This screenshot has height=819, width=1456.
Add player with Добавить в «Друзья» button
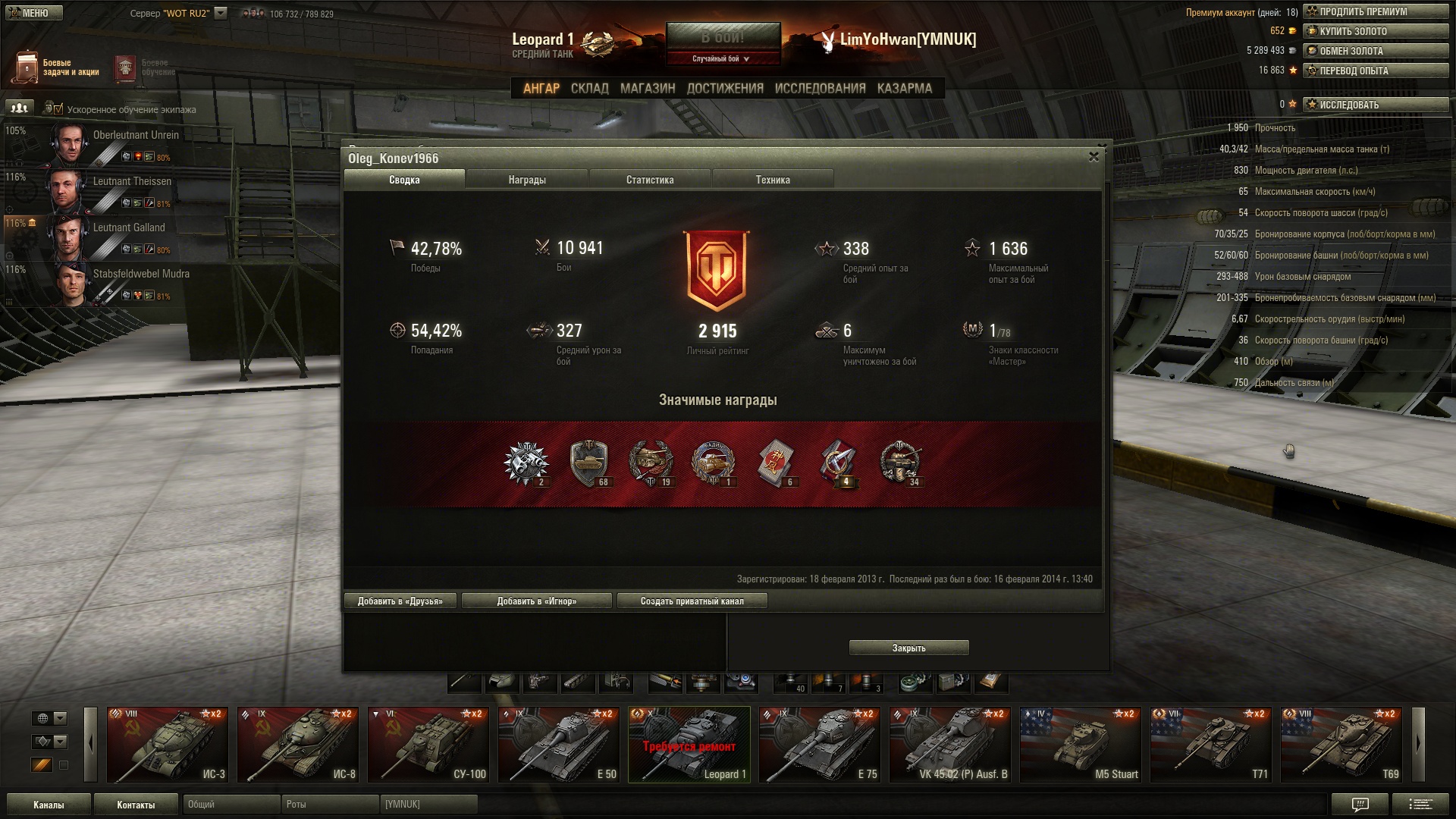click(x=400, y=601)
